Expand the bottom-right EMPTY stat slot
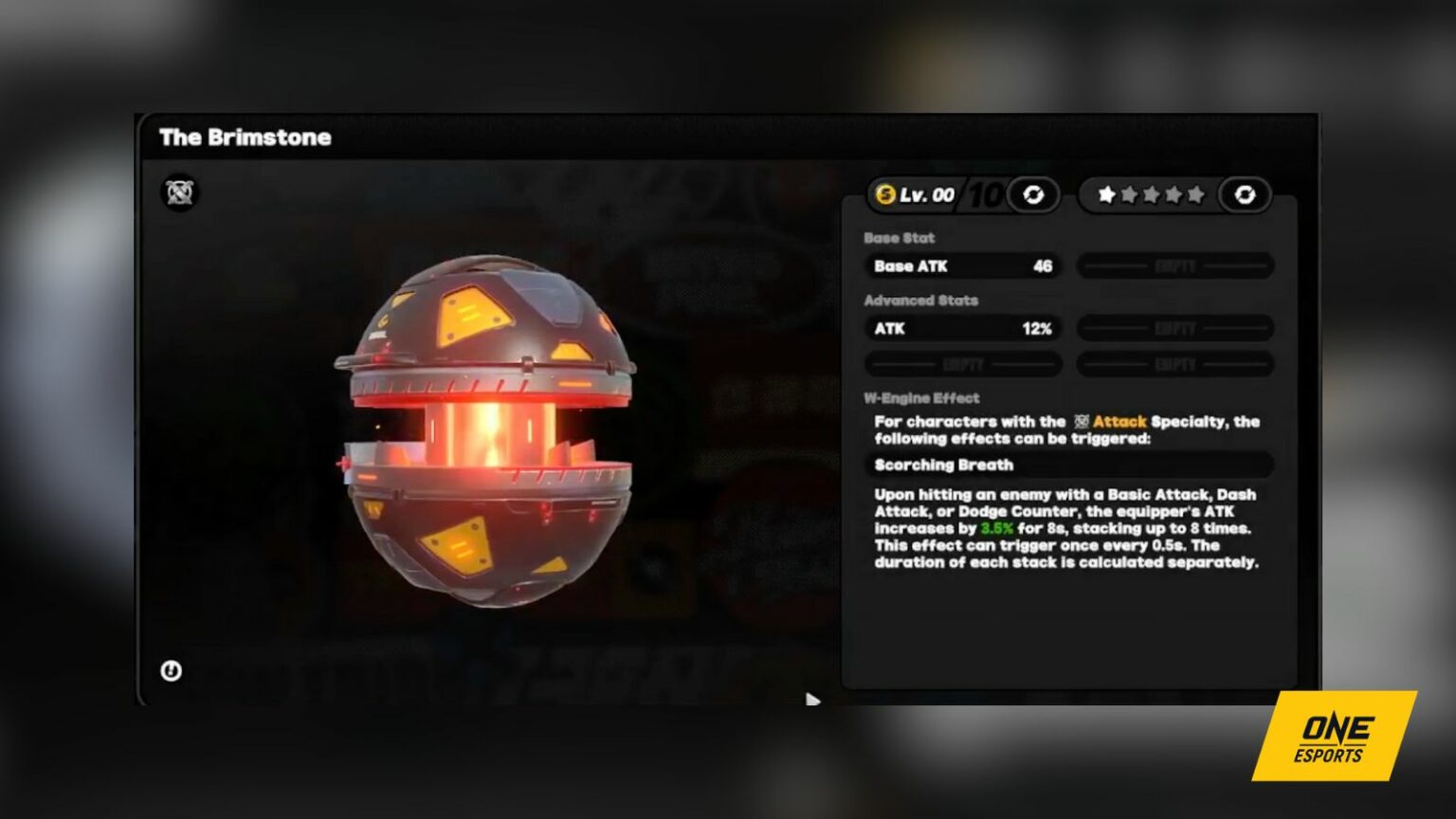The width and height of the screenshot is (1456, 819). pos(1175,363)
